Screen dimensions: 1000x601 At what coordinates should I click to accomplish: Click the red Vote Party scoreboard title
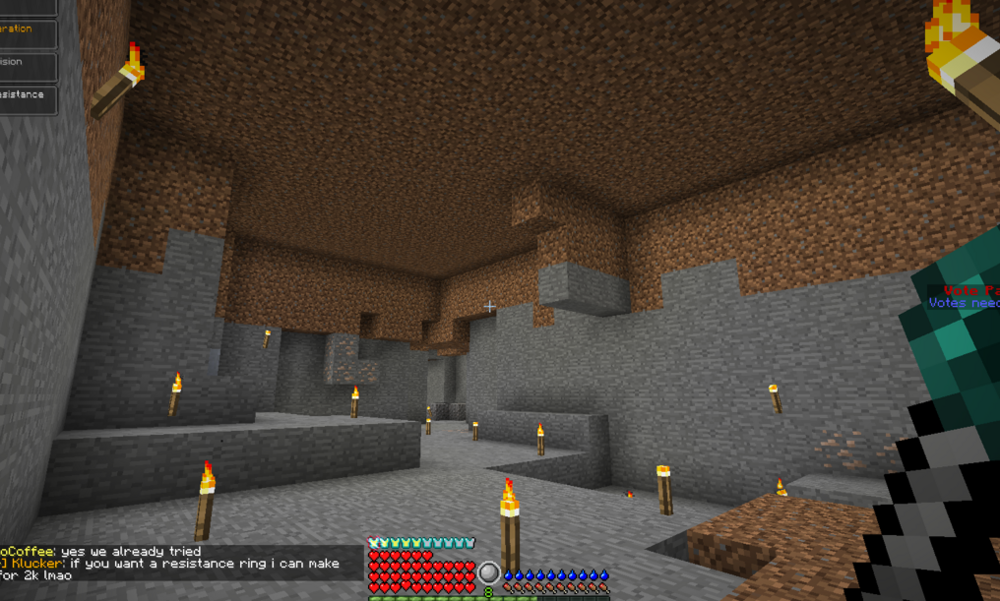click(970, 291)
